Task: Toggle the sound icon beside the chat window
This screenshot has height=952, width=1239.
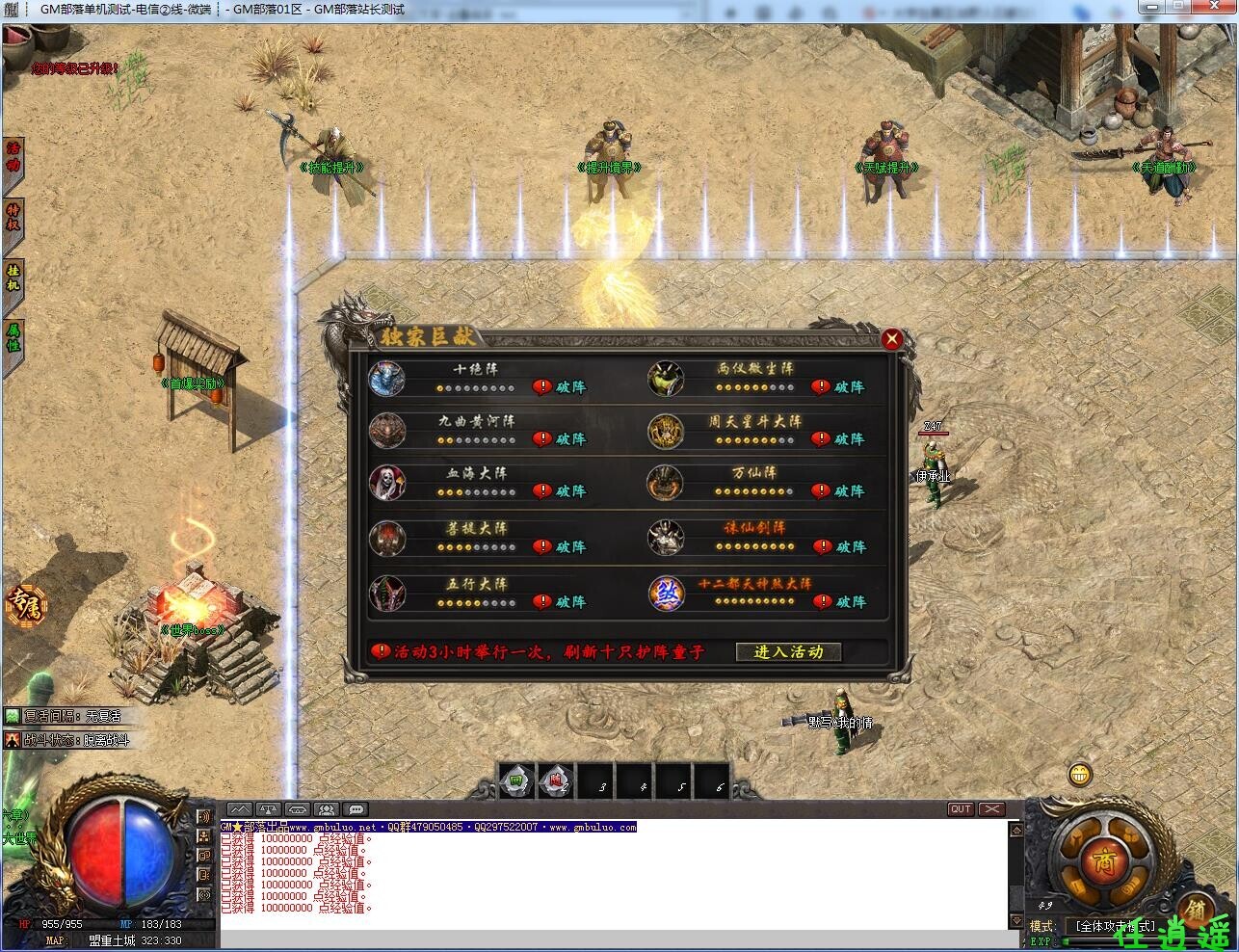Action: pyautogui.click(x=204, y=817)
